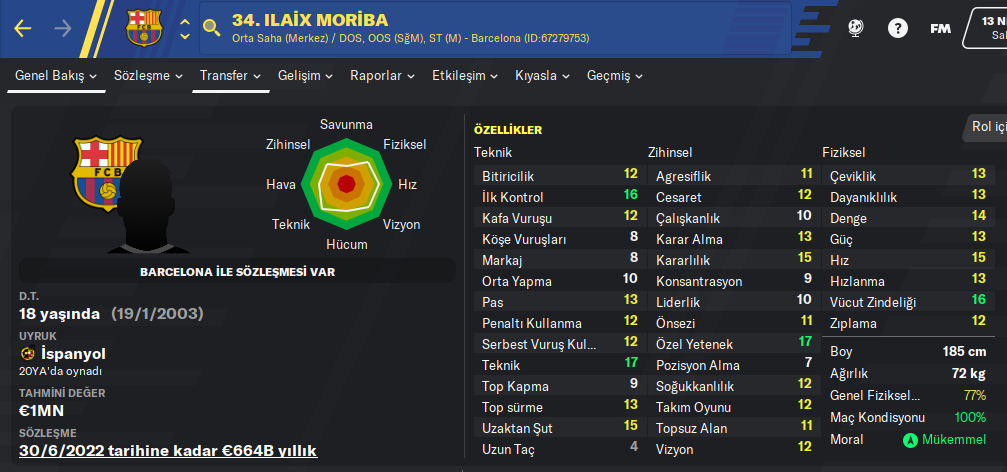This screenshot has width=1007, height=472.
Task: Open the Transfer menu
Action: (x=230, y=76)
